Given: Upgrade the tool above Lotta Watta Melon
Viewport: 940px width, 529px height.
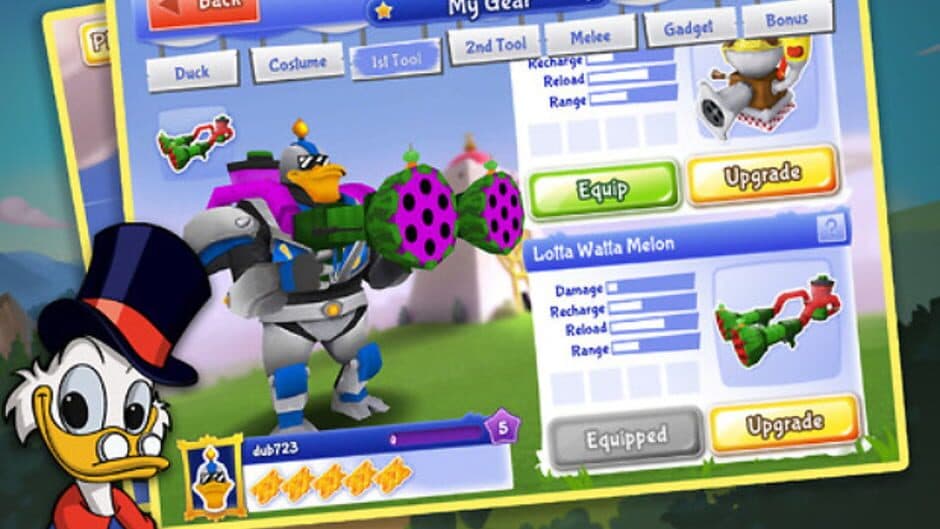Looking at the screenshot, I should (763, 174).
